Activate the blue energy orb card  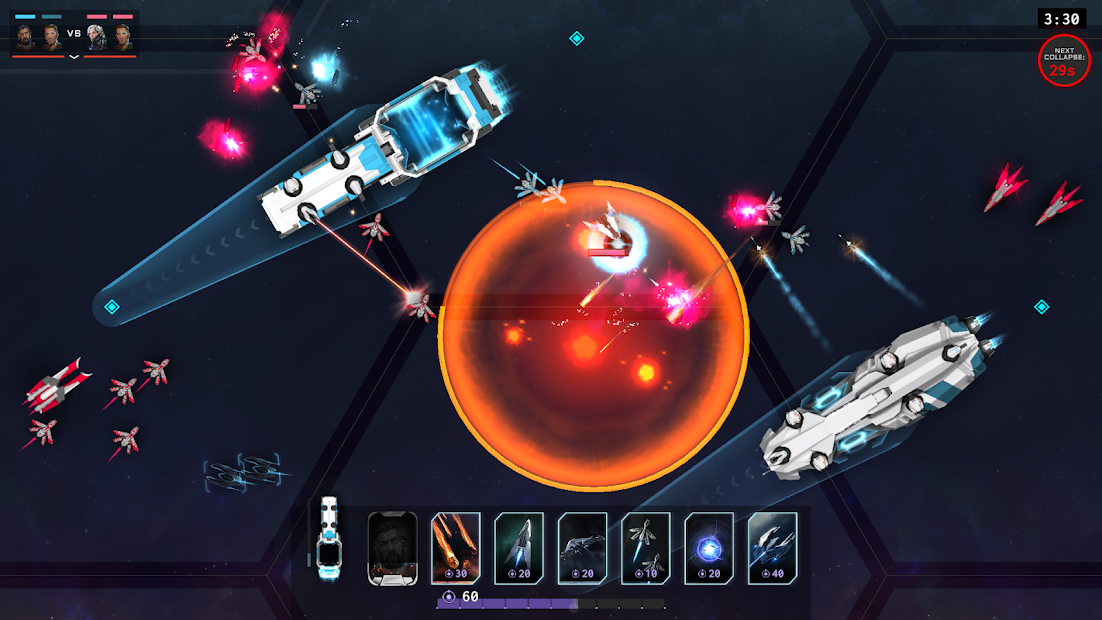(x=709, y=547)
